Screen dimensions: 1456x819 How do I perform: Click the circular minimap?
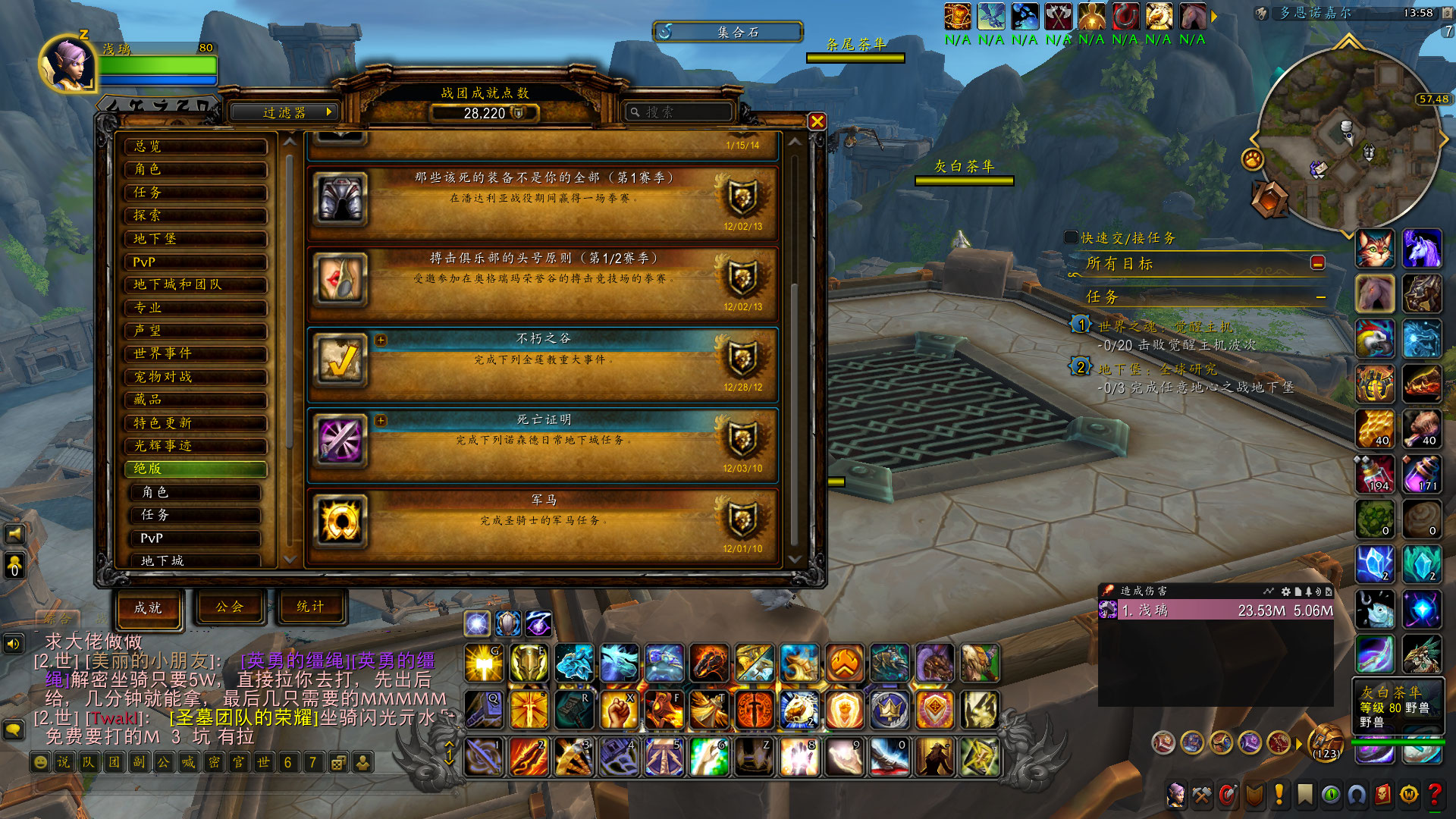[x=1347, y=138]
